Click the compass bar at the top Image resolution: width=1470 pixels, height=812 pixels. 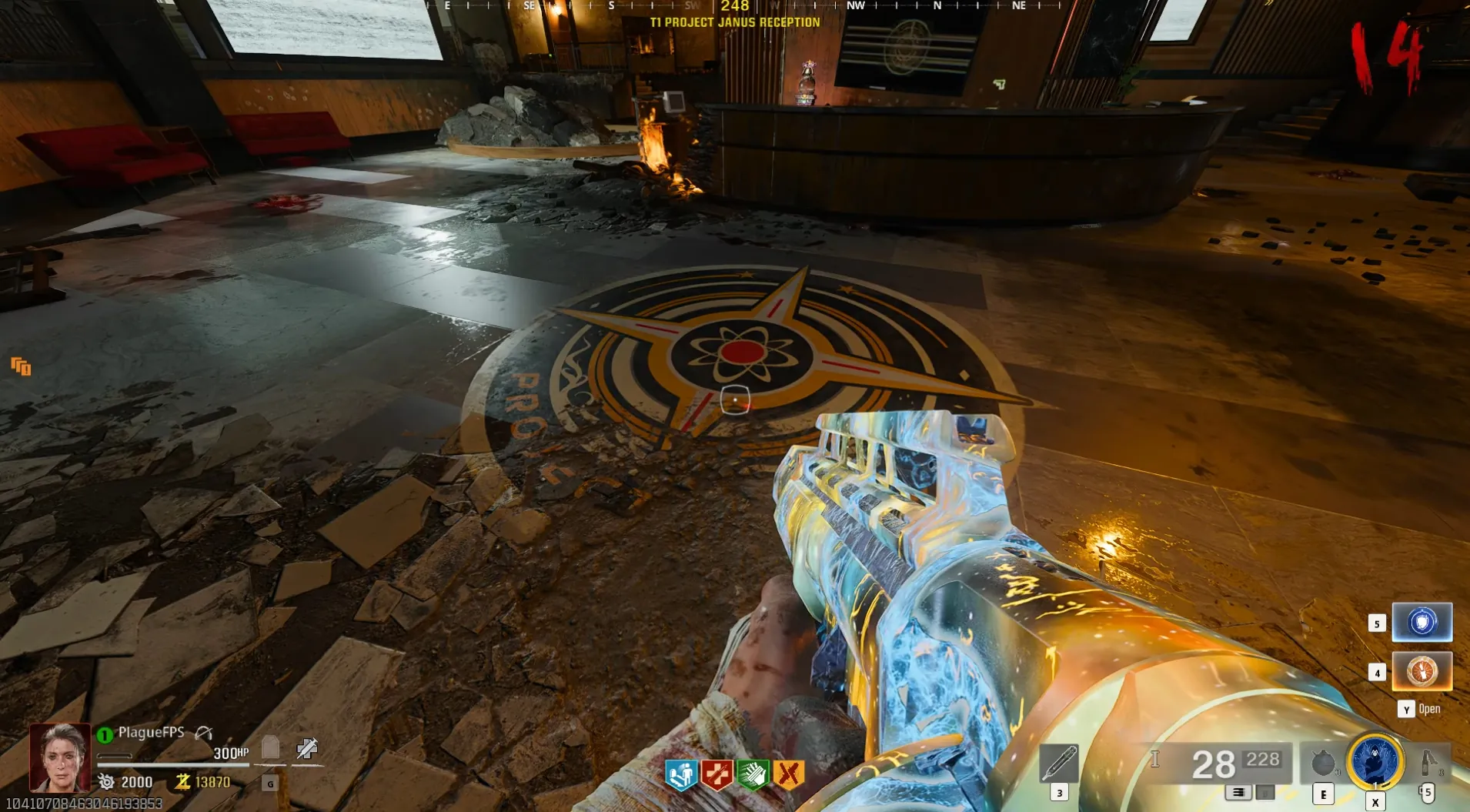[x=735, y=6]
